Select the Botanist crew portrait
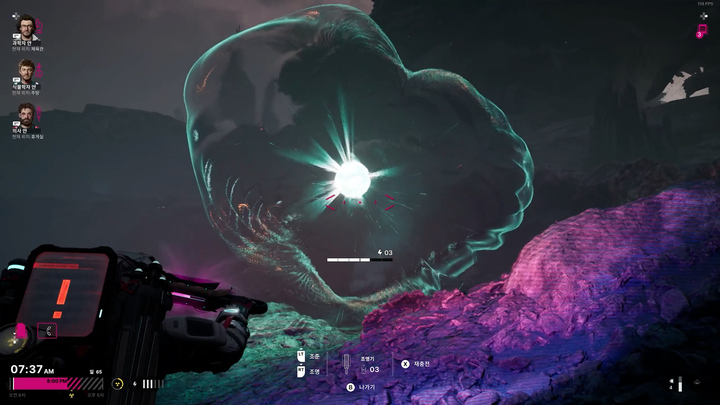Viewport: 720px width, 405px height. (26, 71)
